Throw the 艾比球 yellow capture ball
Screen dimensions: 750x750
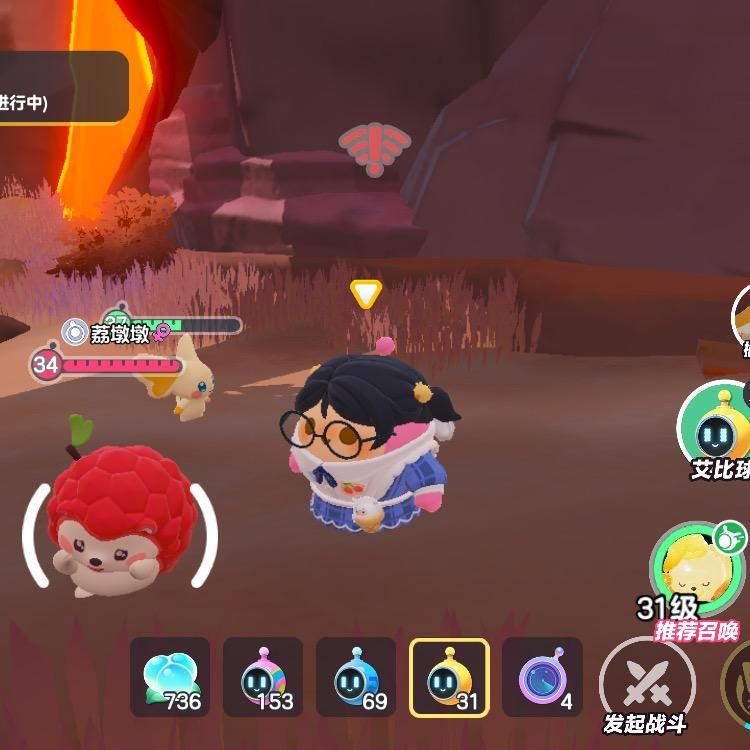718,430
